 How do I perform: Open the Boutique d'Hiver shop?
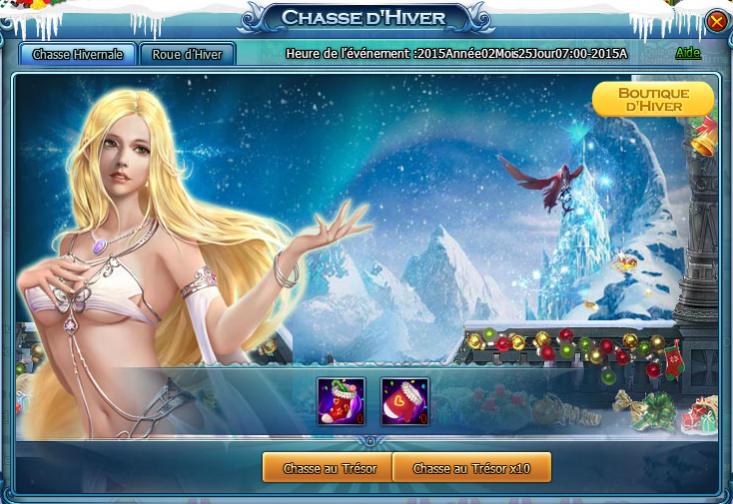(x=653, y=99)
